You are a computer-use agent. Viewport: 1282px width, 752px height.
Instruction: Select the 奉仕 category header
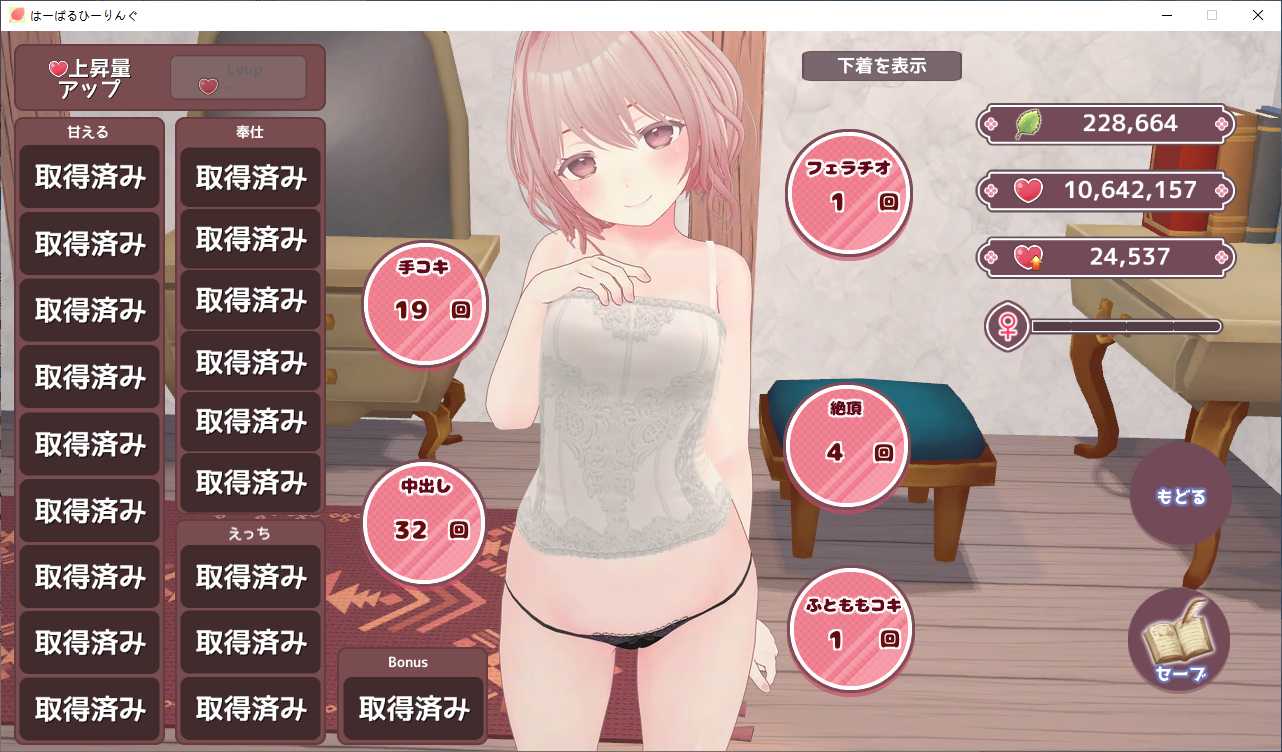pos(250,131)
